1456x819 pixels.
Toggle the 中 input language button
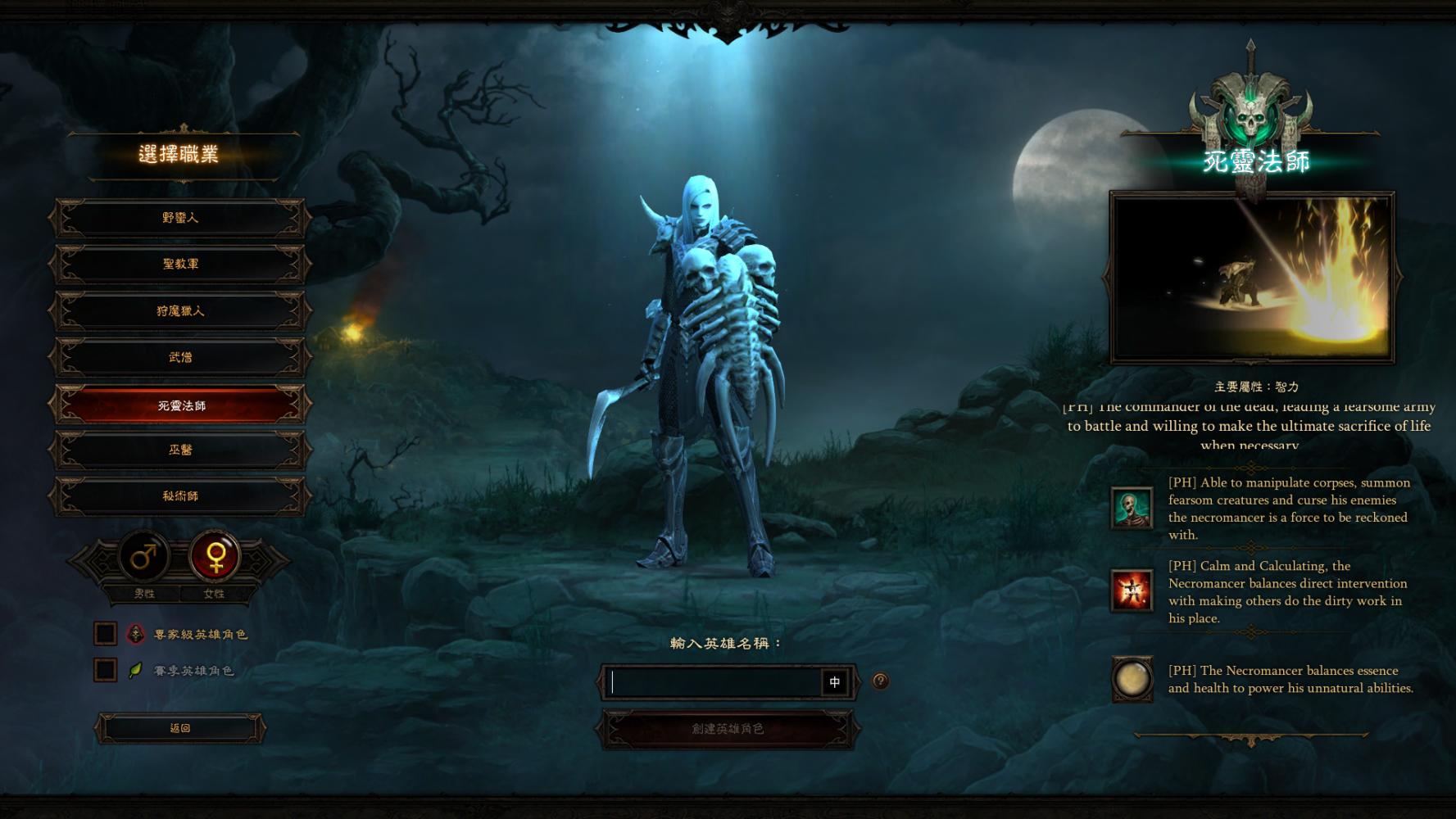click(x=835, y=682)
